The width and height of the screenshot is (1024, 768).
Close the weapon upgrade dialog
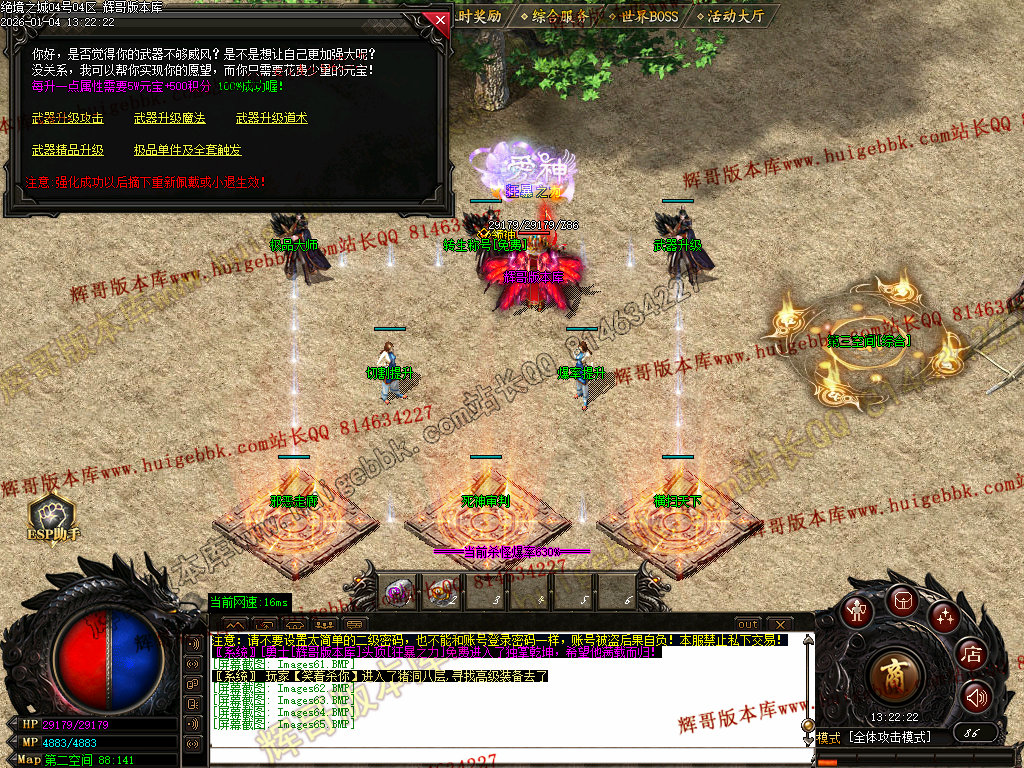click(435, 19)
